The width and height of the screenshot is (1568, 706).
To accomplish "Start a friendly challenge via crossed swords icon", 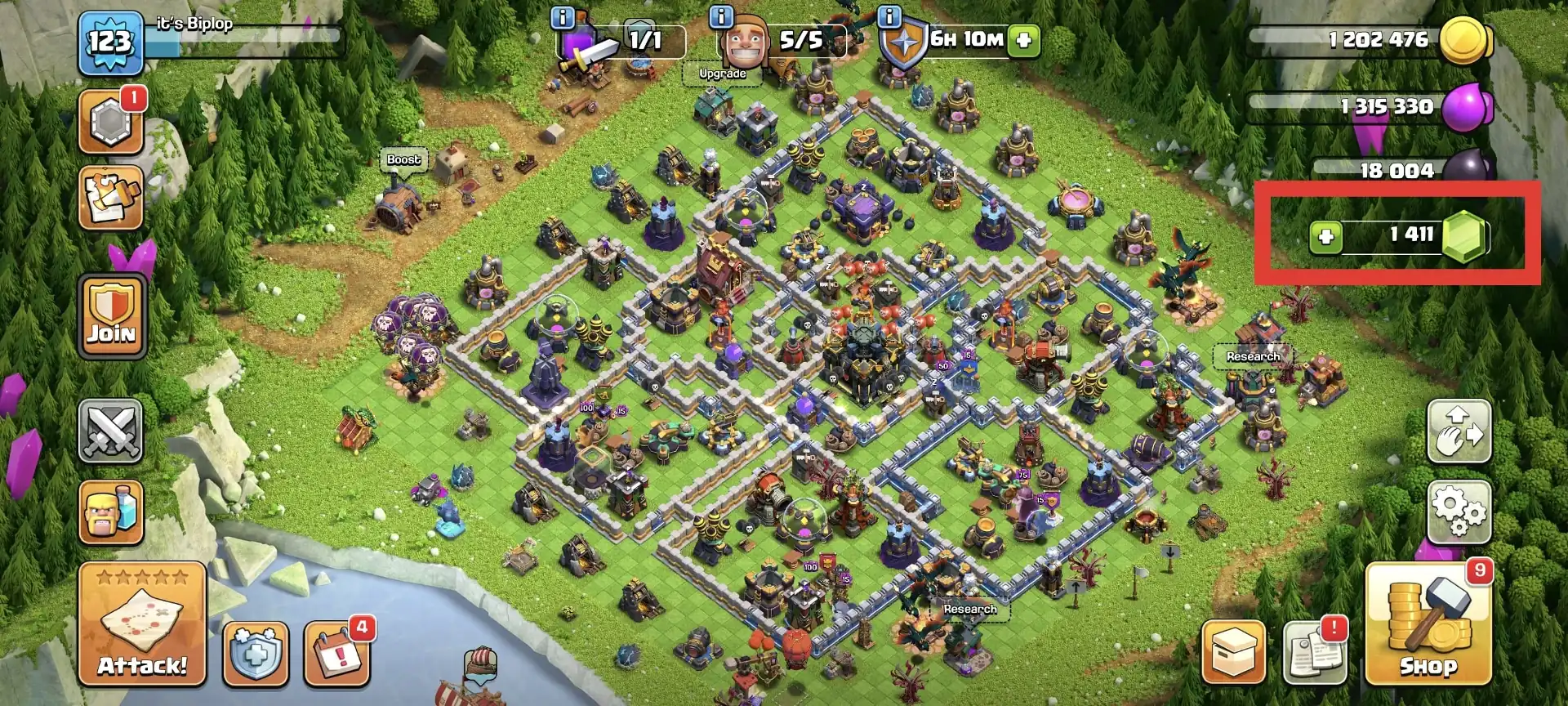I will (x=111, y=431).
